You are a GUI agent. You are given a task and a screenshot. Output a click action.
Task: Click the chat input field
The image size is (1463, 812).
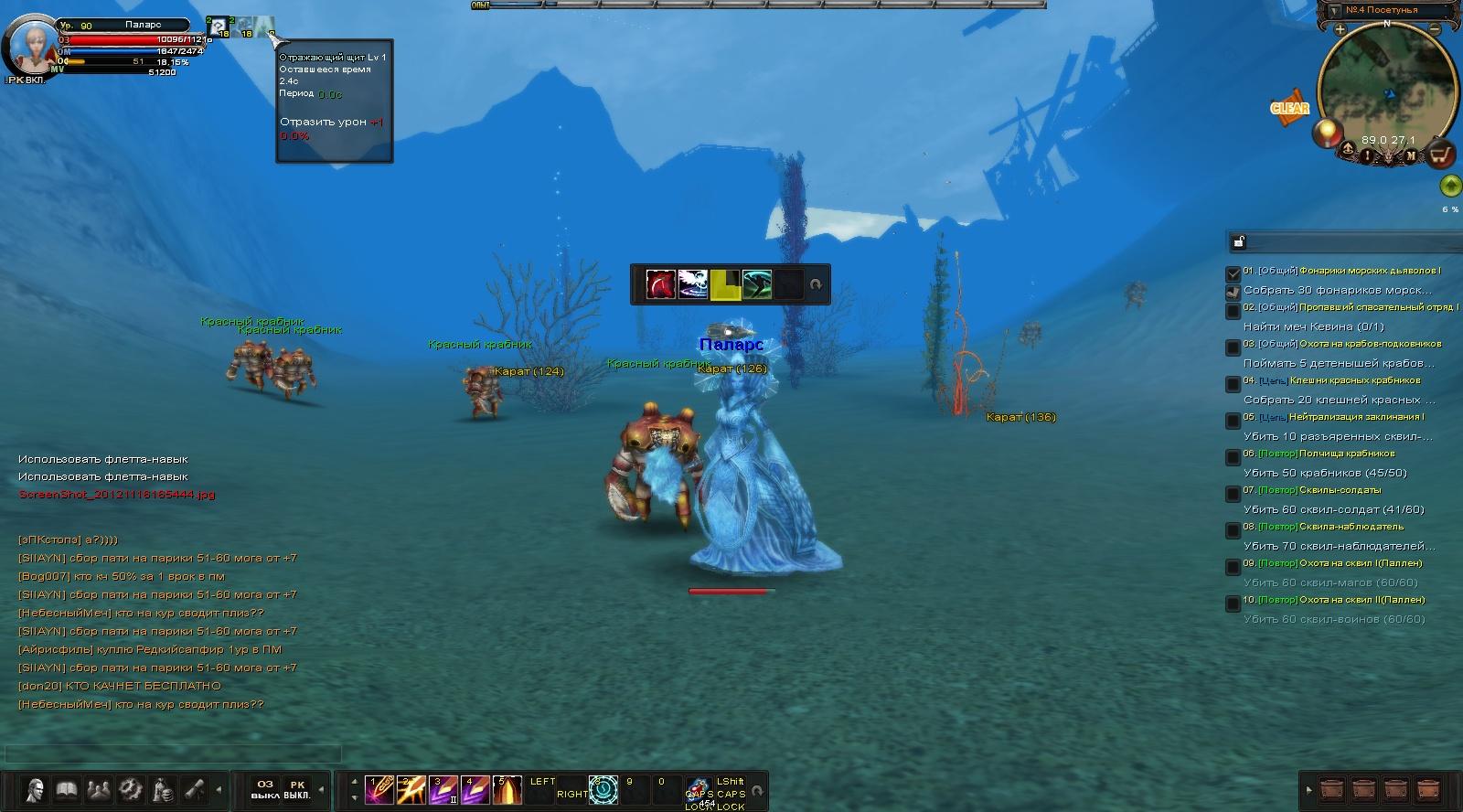(x=174, y=754)
